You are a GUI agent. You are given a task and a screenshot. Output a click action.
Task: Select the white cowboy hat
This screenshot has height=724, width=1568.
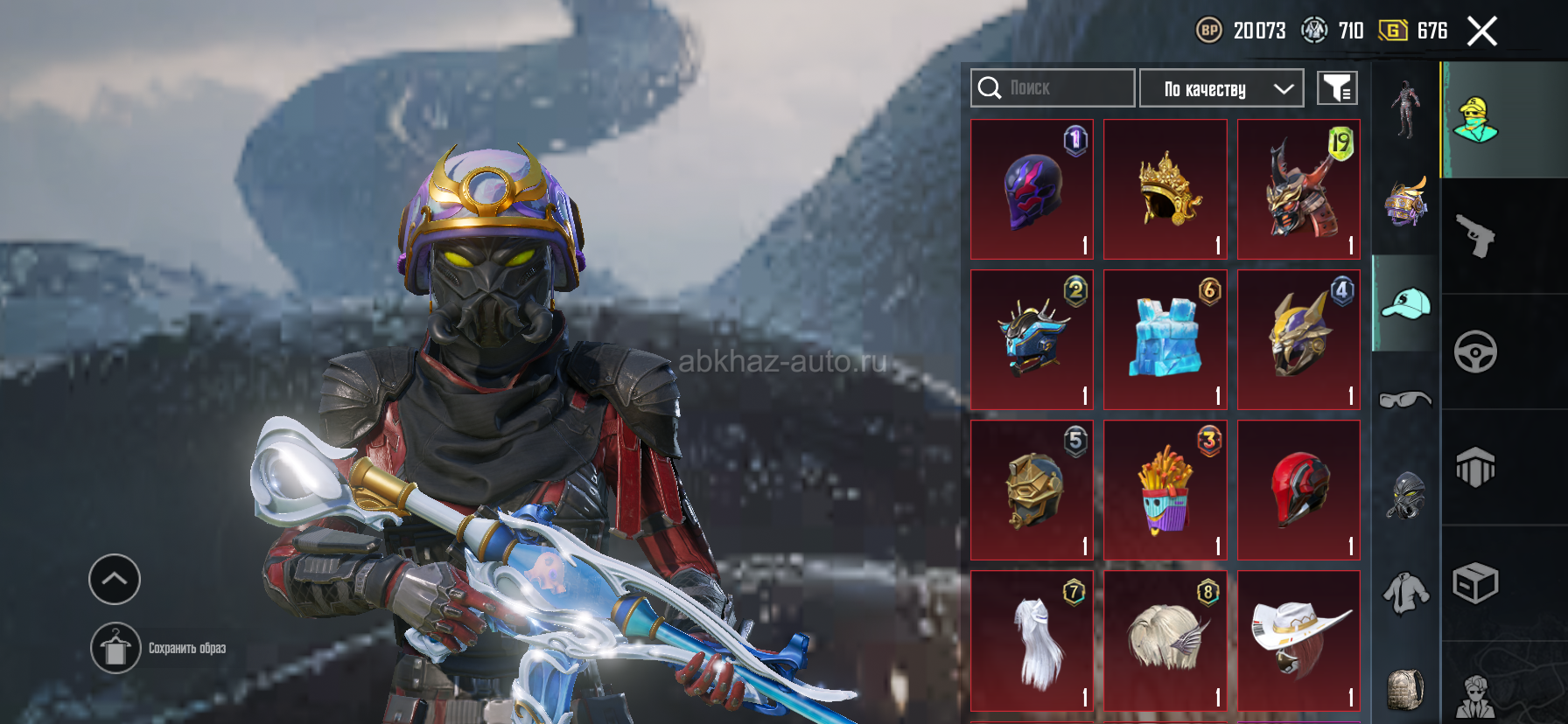(x=1298, y=641)
